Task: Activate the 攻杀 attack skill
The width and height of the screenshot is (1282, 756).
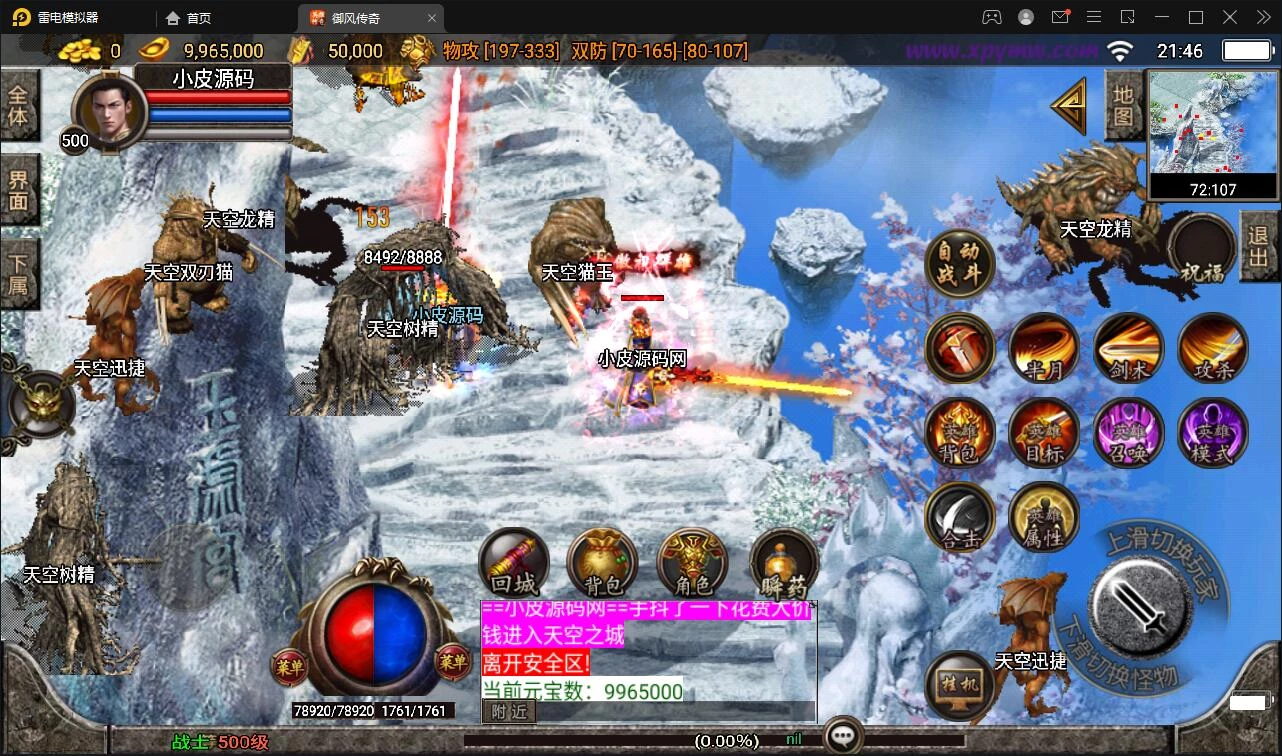Action: click(x=1212, y=347)
